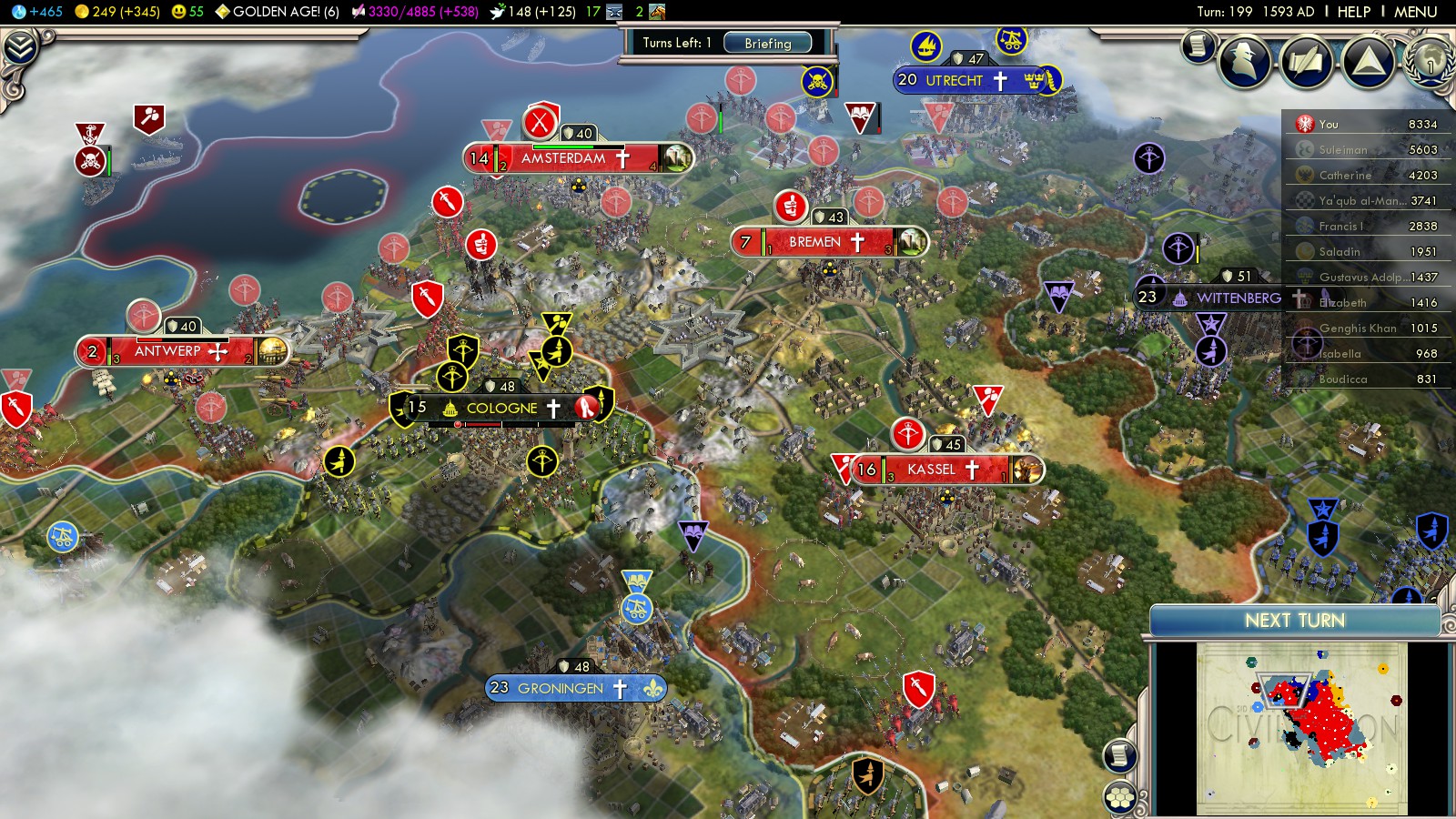This screenshot has height=819, width=1456.
Task: Select the Kassel city banner
Action: (x=932, y=470)
